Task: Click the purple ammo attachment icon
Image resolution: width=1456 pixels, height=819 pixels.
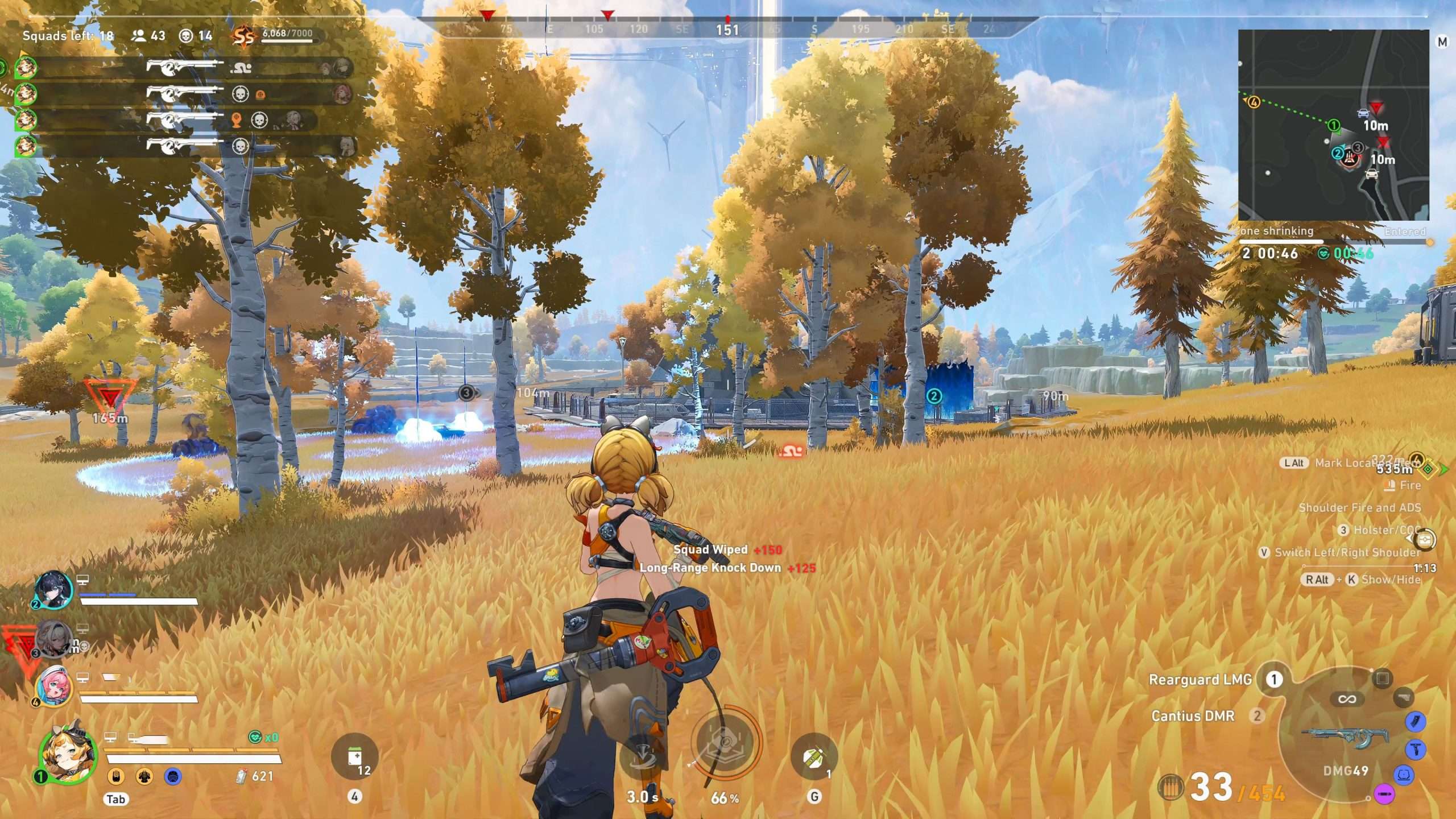Action: 1384,793
